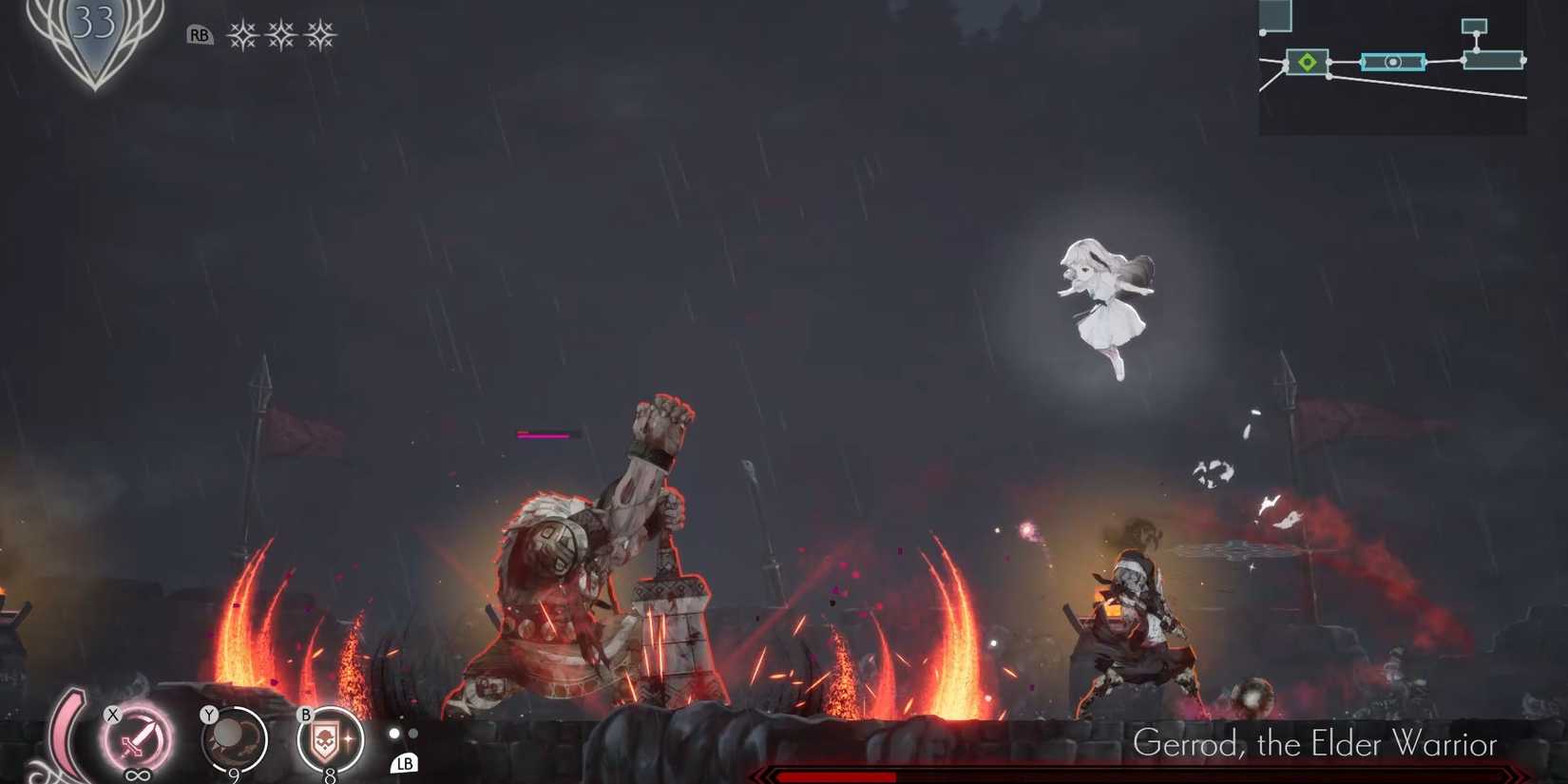Viewport: 1568px width, 784px height.
Task: Expand the small upper-right room node on minimap
Action: (x=1475, y=26)
